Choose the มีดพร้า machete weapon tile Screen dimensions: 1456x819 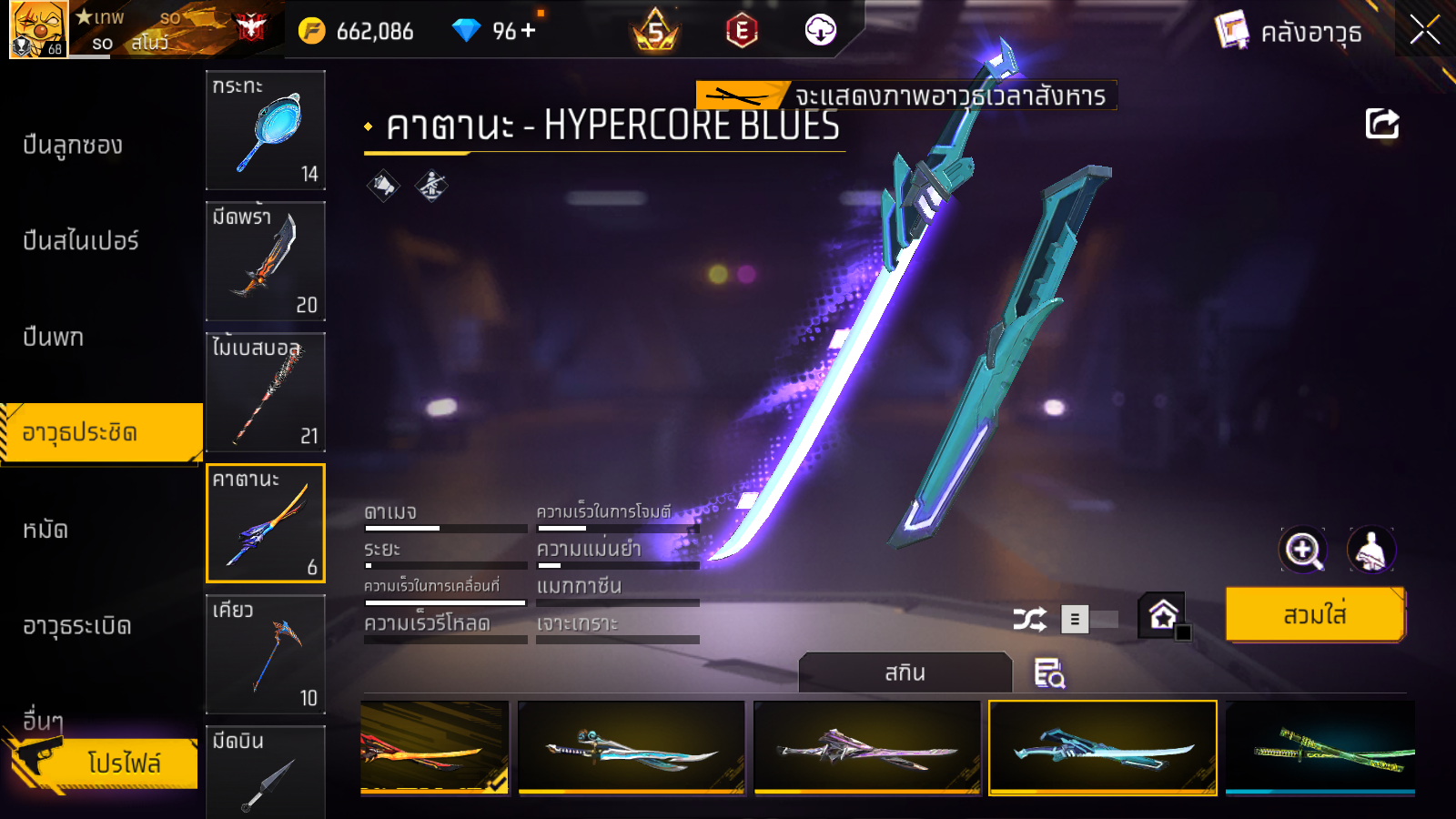pos(266,261)
